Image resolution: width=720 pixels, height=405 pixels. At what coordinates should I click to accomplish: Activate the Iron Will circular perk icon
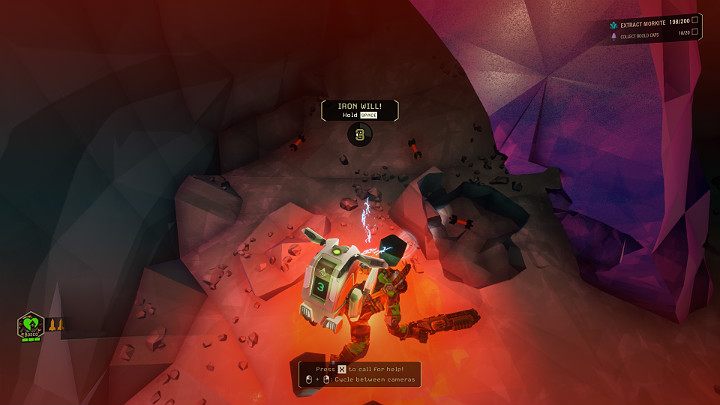pyautogui.click(x=359, y=134)
